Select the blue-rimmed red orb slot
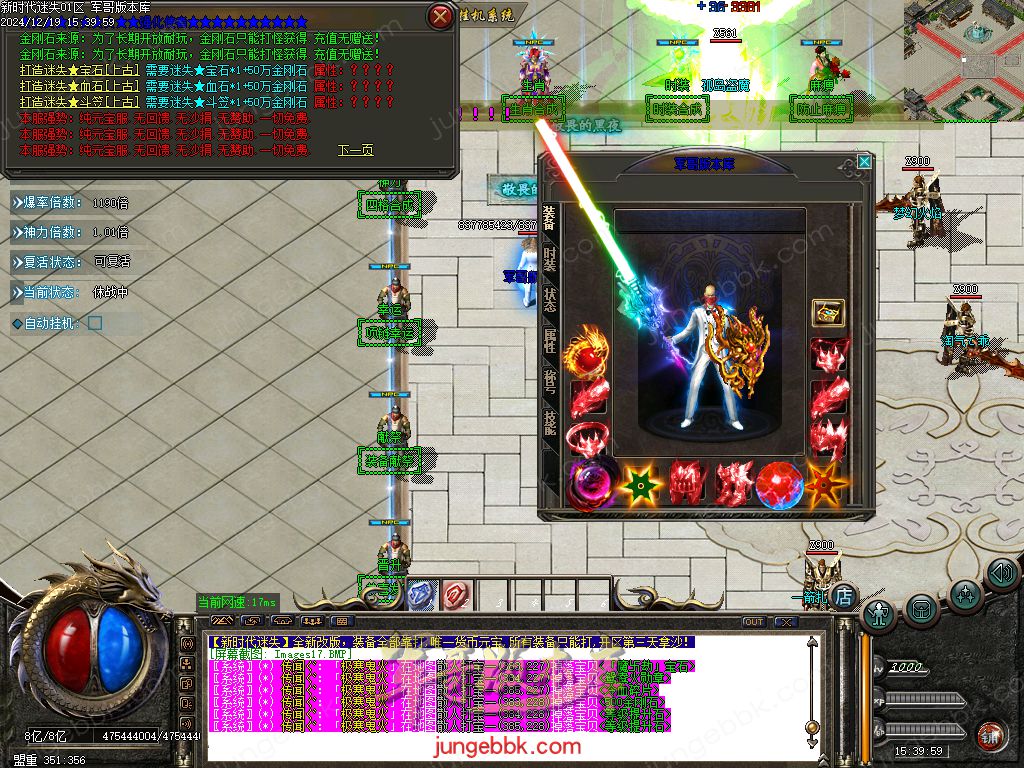This screenshot has width=1024, height=768. [780, 484]
